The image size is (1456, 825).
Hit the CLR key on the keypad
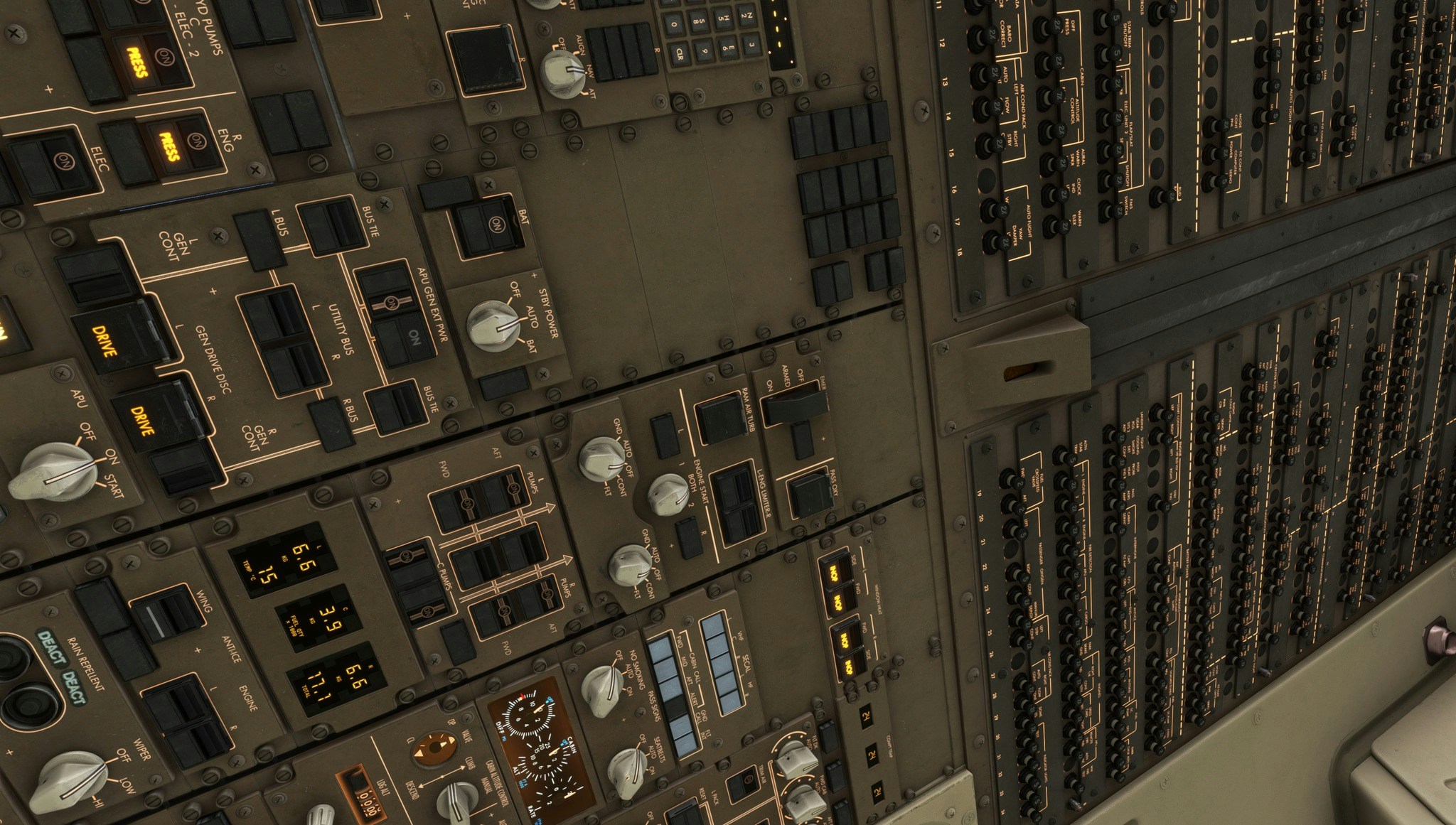[680, 53]
